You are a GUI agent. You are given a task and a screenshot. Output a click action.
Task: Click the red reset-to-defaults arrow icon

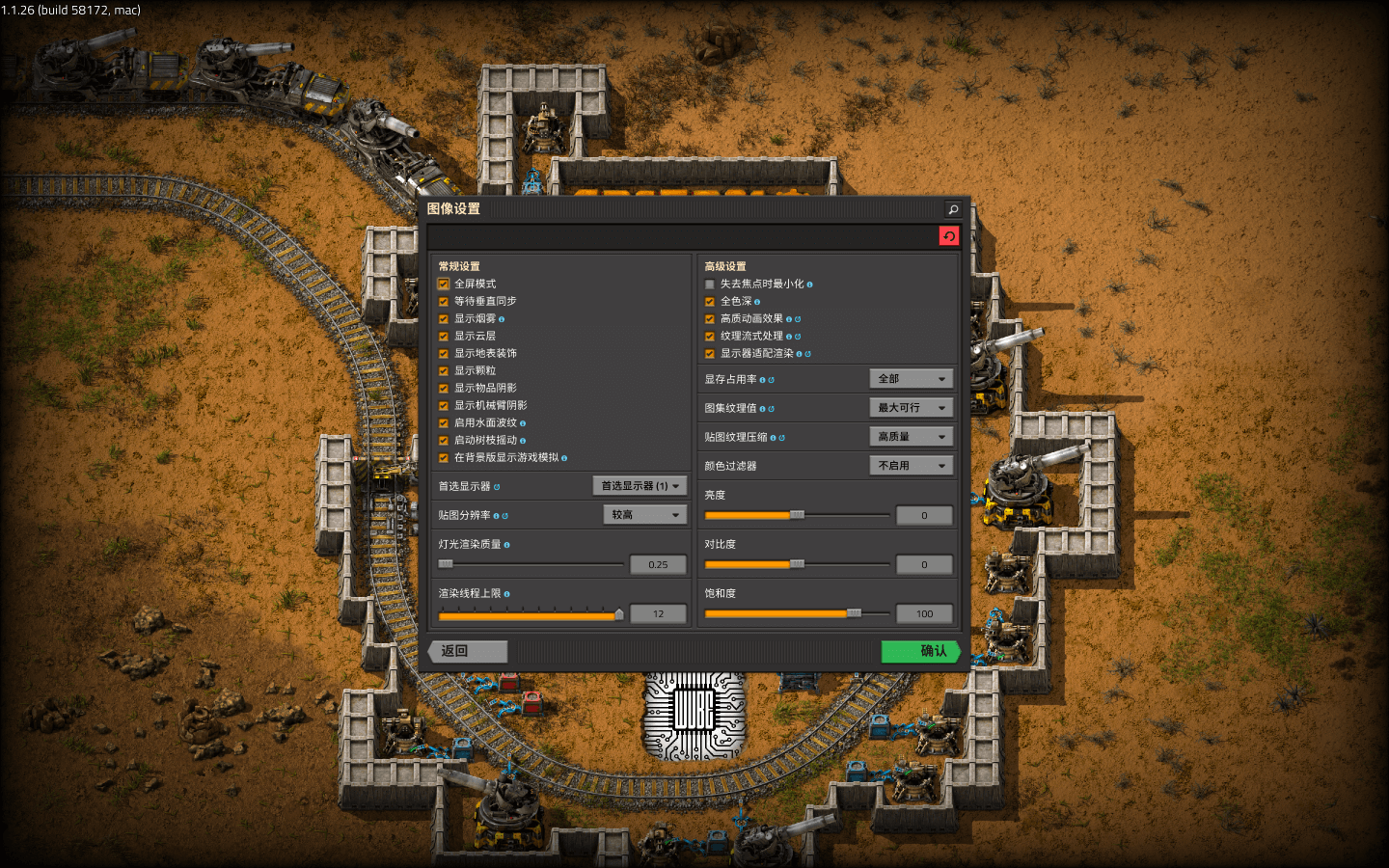tap(948, 235)
